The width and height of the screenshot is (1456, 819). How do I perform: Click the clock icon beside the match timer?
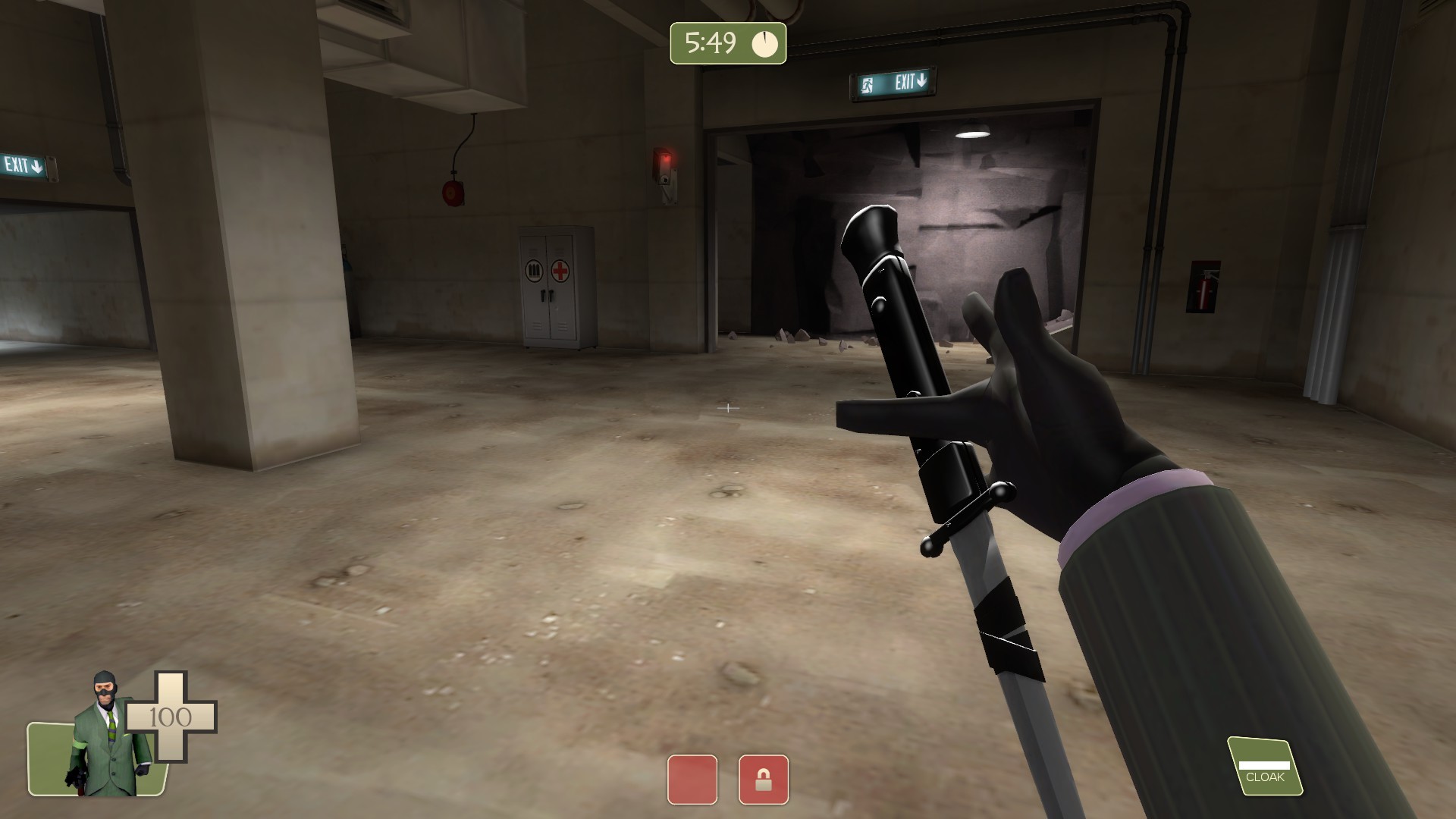click(x=764, y=44)
